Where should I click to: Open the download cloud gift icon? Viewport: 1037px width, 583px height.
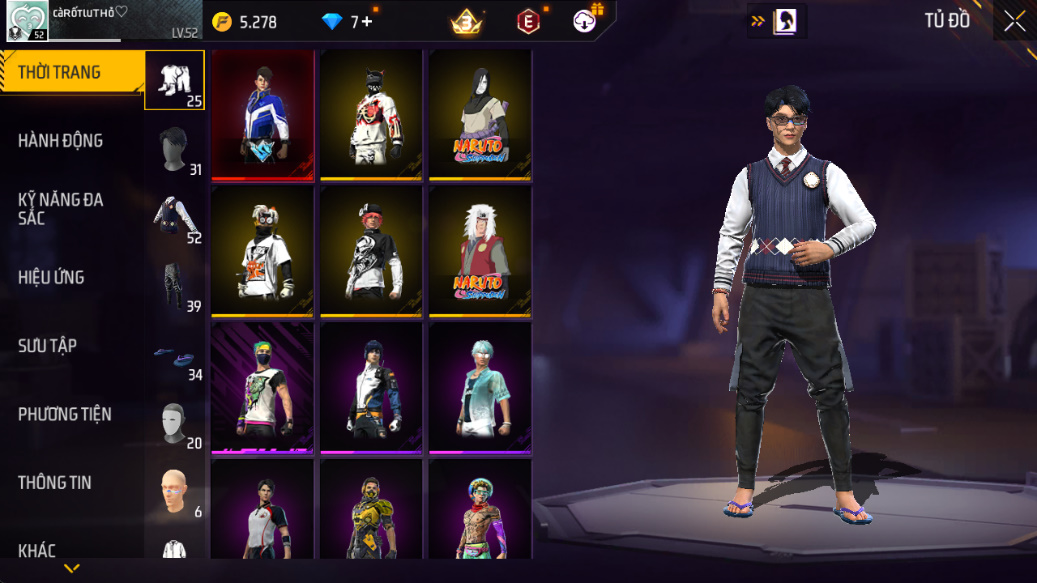(587, 19)
